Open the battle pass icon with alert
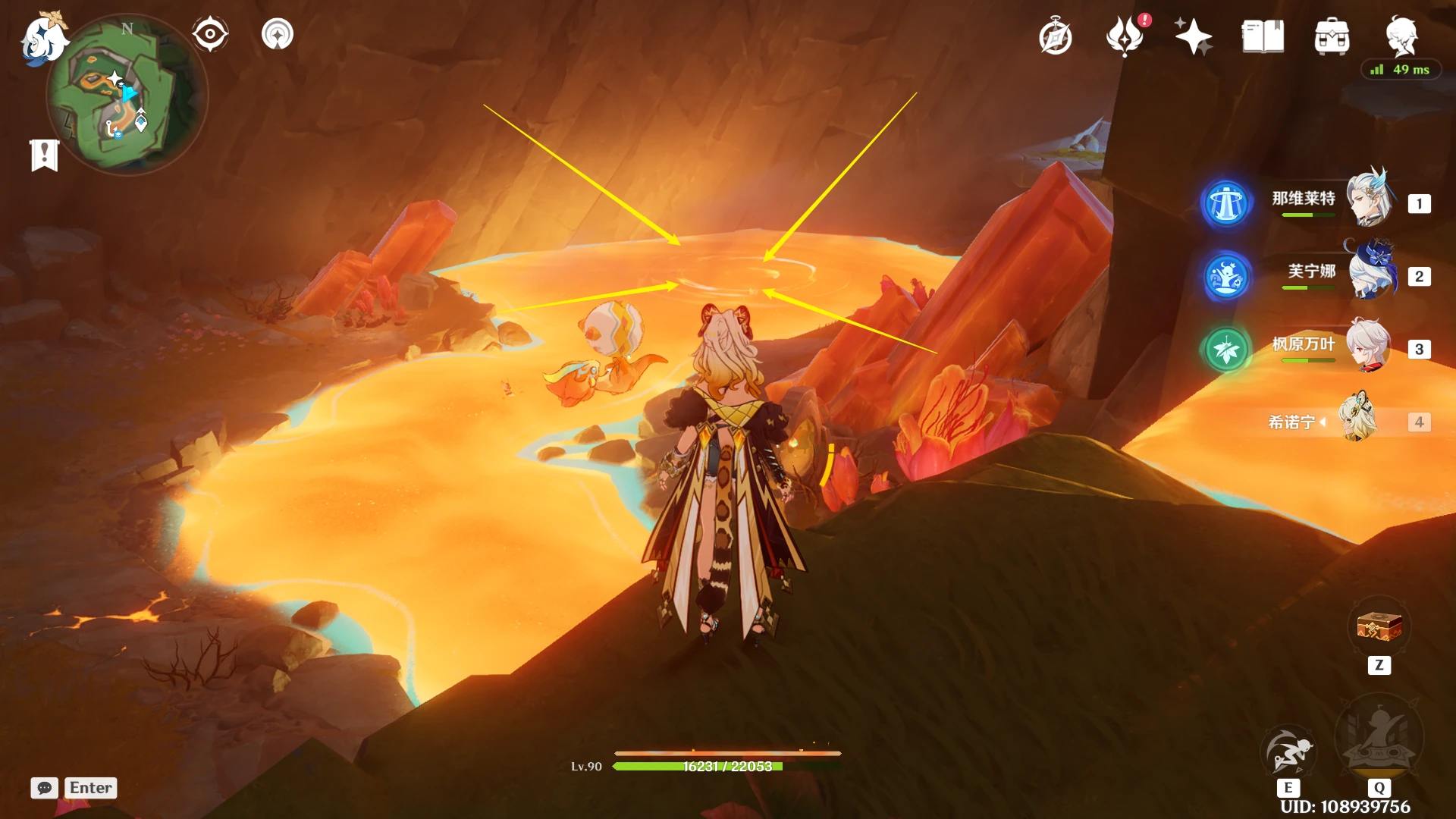 (x=1125, y=36)
